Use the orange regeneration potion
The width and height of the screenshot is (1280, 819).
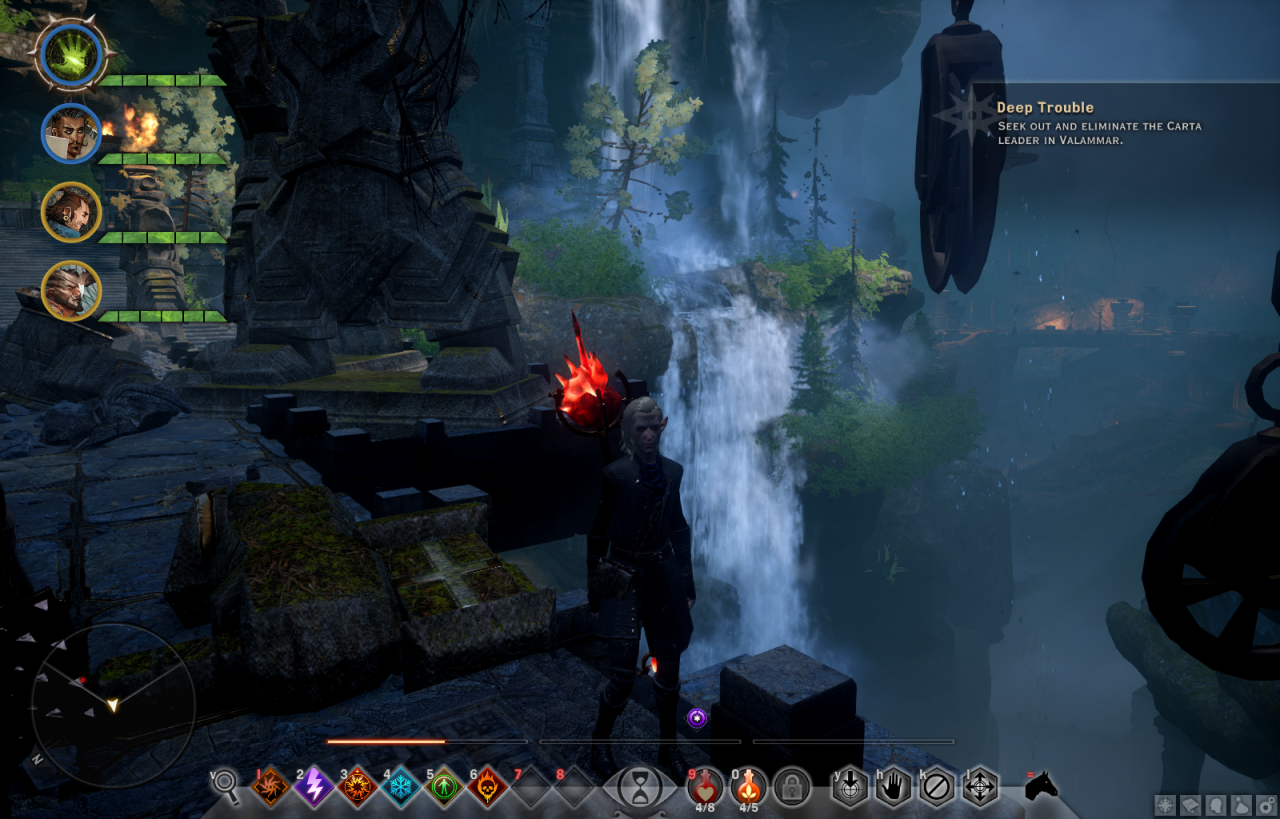pyautogui.click(x=748, y=784)
